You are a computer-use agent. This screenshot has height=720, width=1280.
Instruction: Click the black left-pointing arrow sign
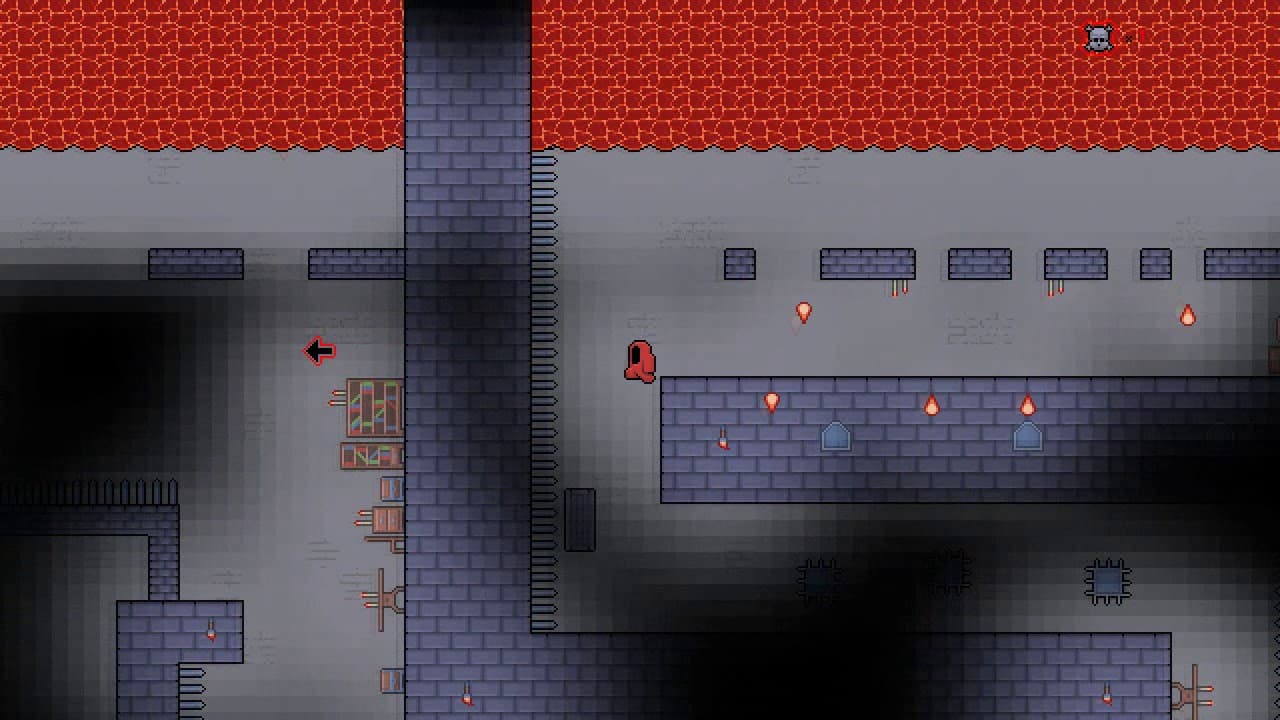click(x=319, y=351)
